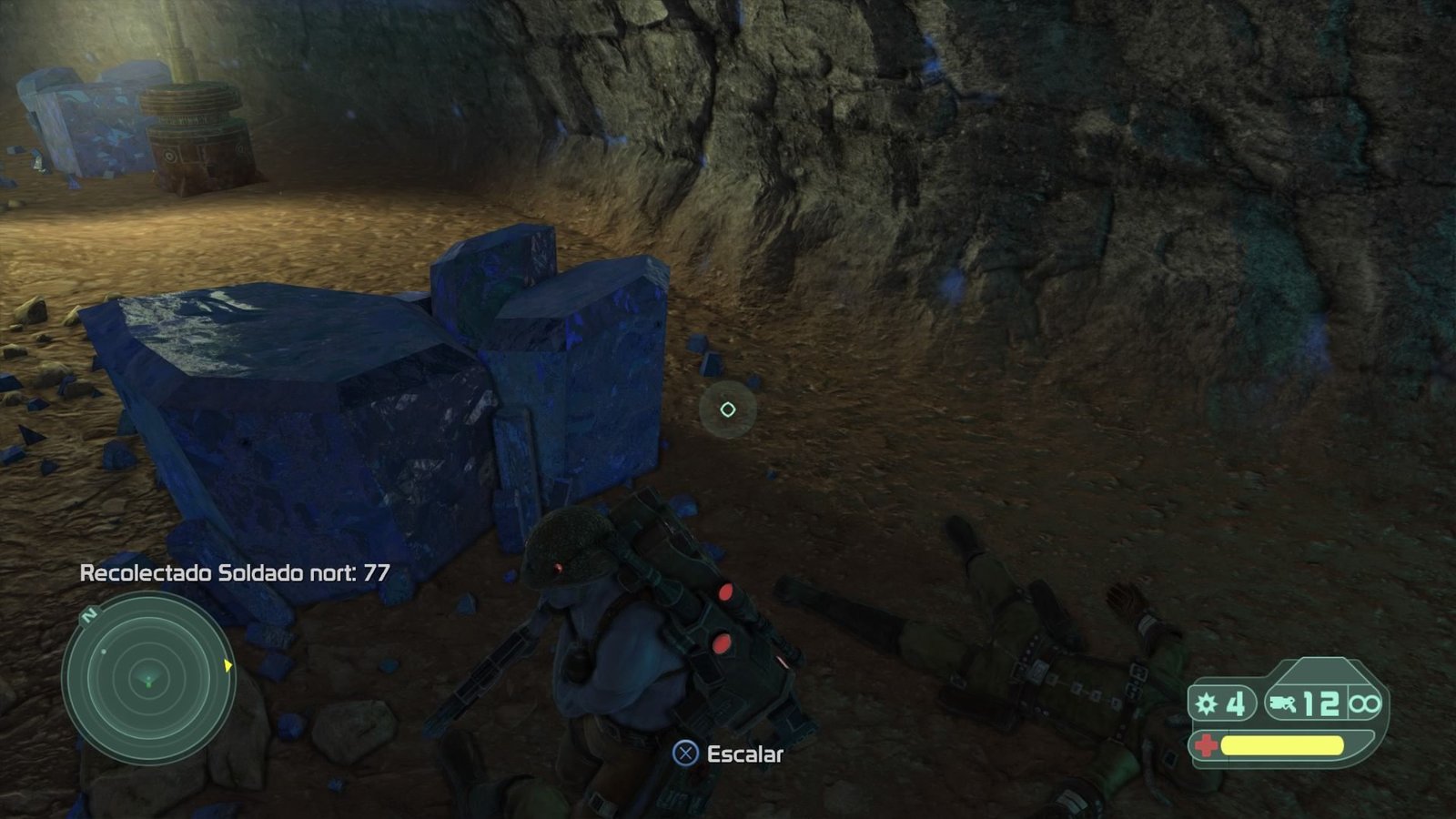Click the green player indicator inside the radar
1456x819 pixels.
(x=148, y=683)
